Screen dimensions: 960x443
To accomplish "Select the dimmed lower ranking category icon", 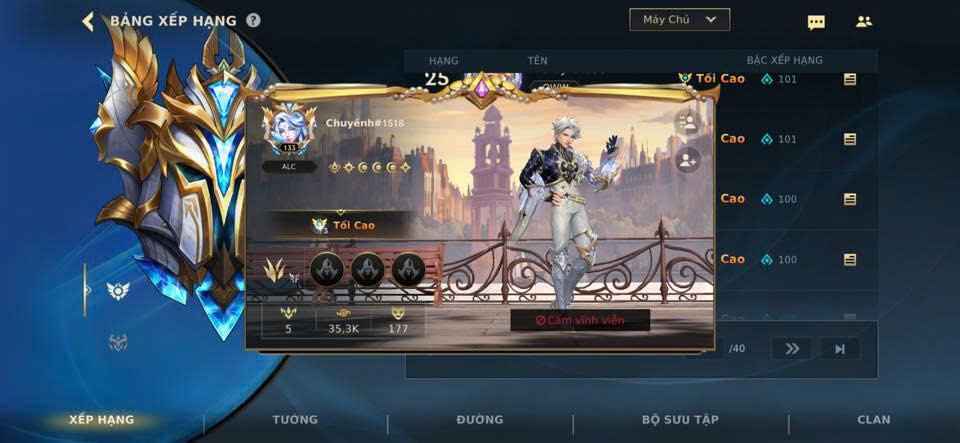I will 118,343.
